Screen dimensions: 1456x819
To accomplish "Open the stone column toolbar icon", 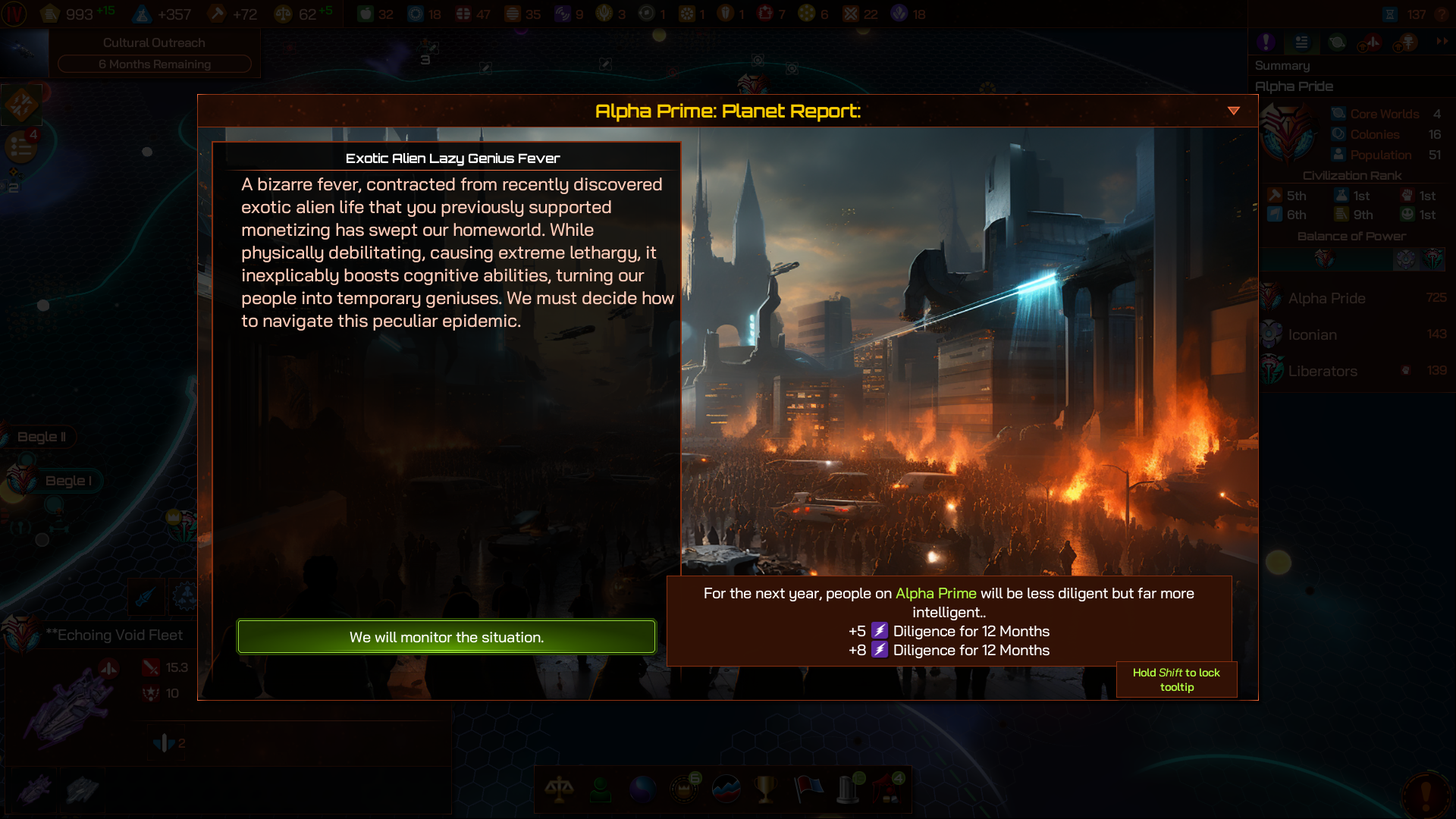I will tap(849, 789).
